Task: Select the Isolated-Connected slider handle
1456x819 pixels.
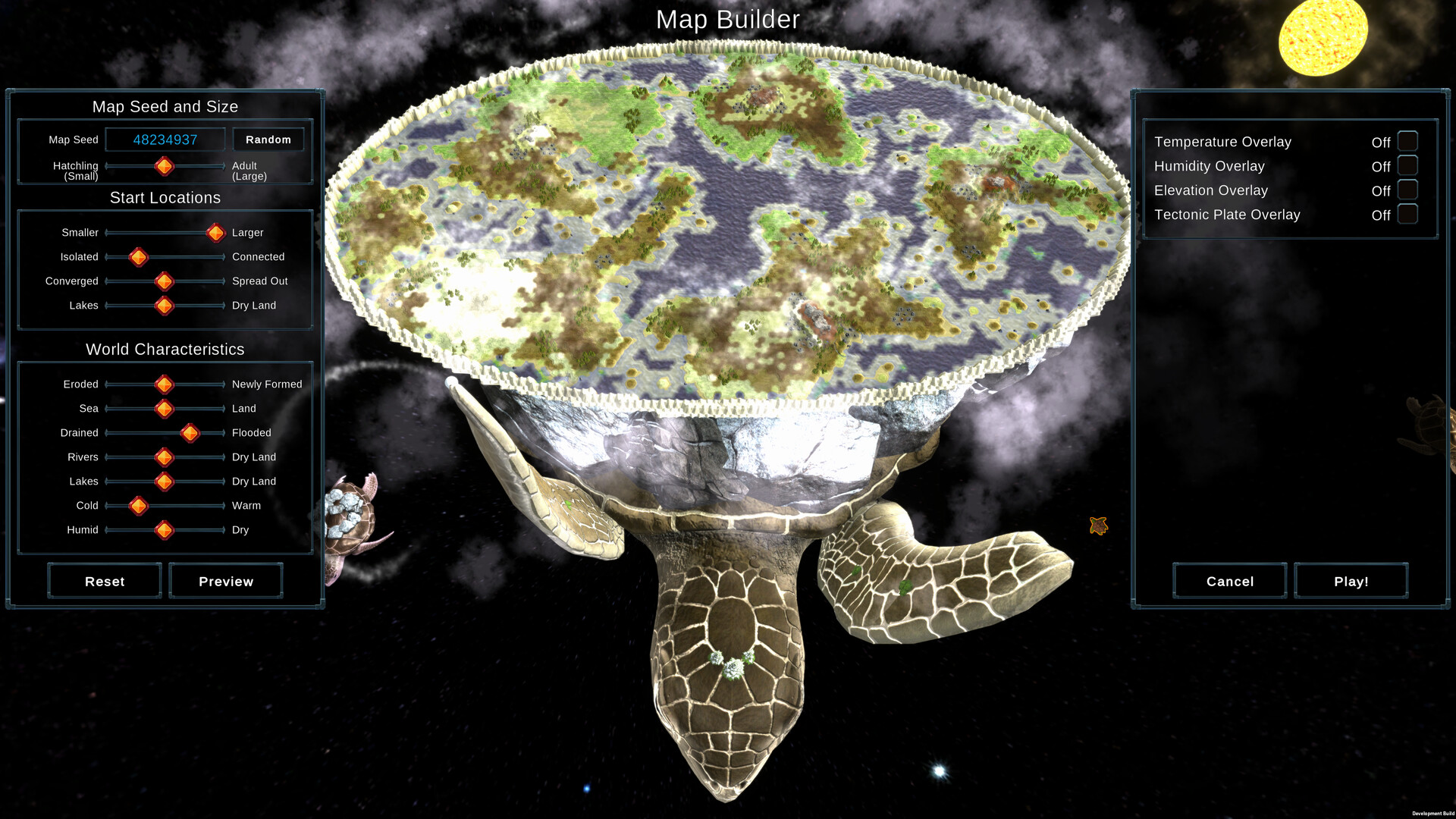Action: point(138,257)
